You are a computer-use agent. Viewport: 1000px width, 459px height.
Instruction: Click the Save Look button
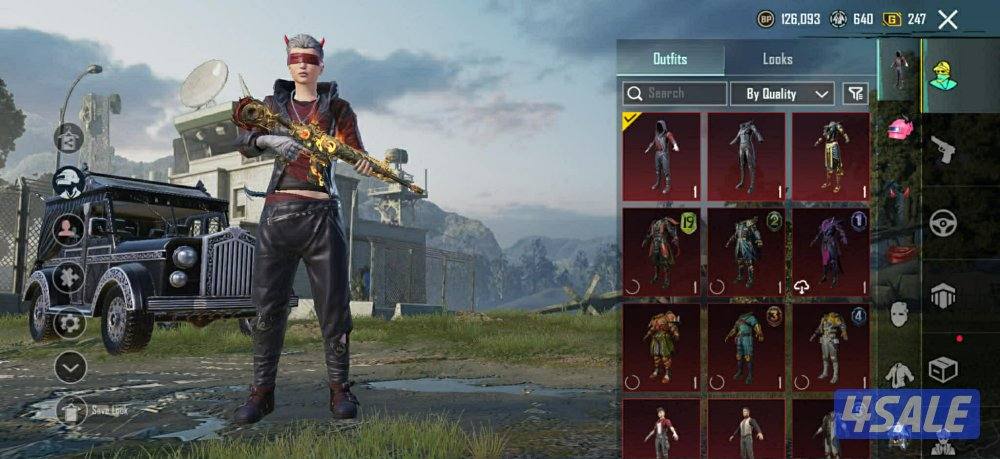point(70,410)
